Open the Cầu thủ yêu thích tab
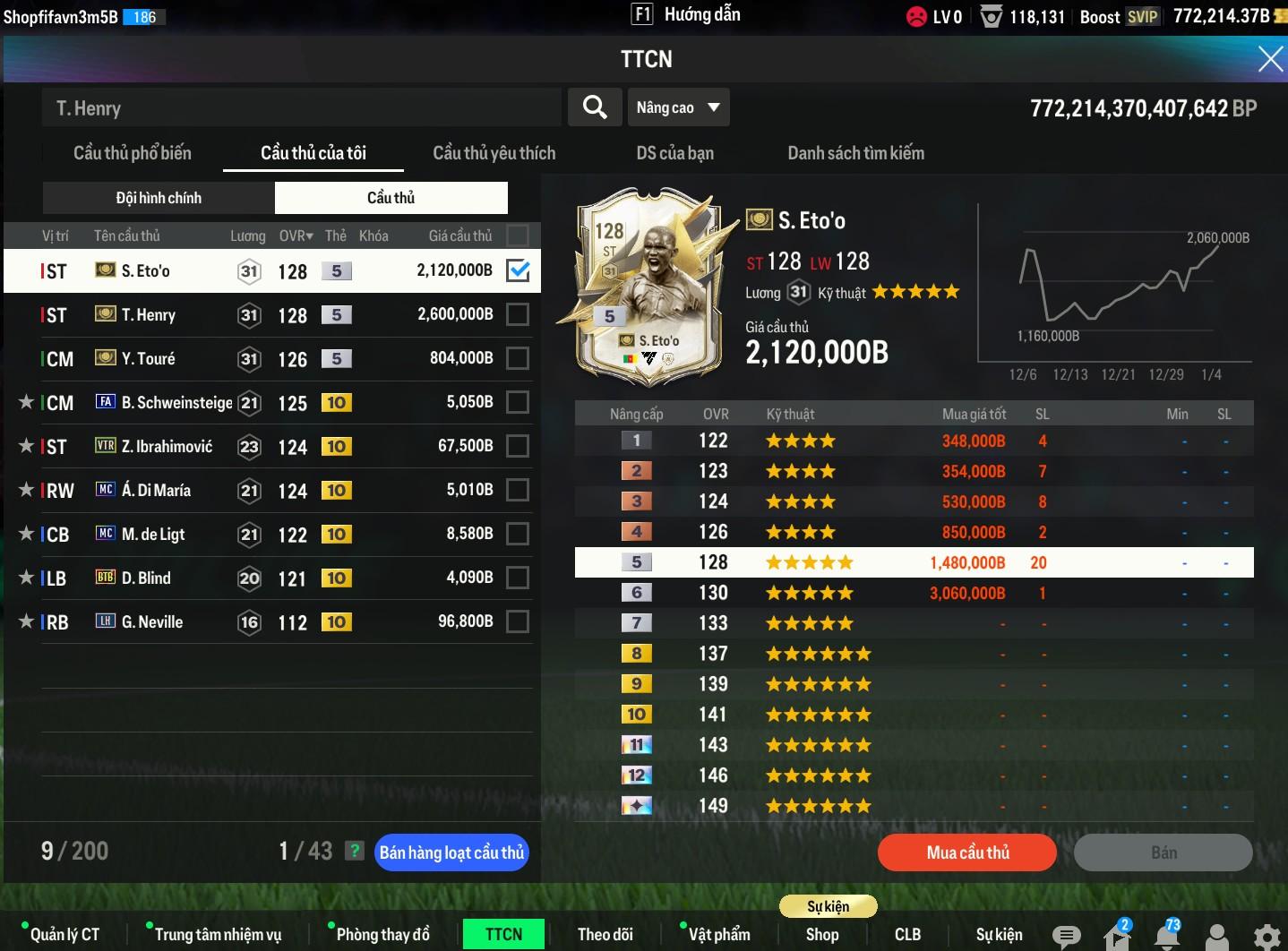The width and height of the screenshot is (1288, 951). pos(494,153)
